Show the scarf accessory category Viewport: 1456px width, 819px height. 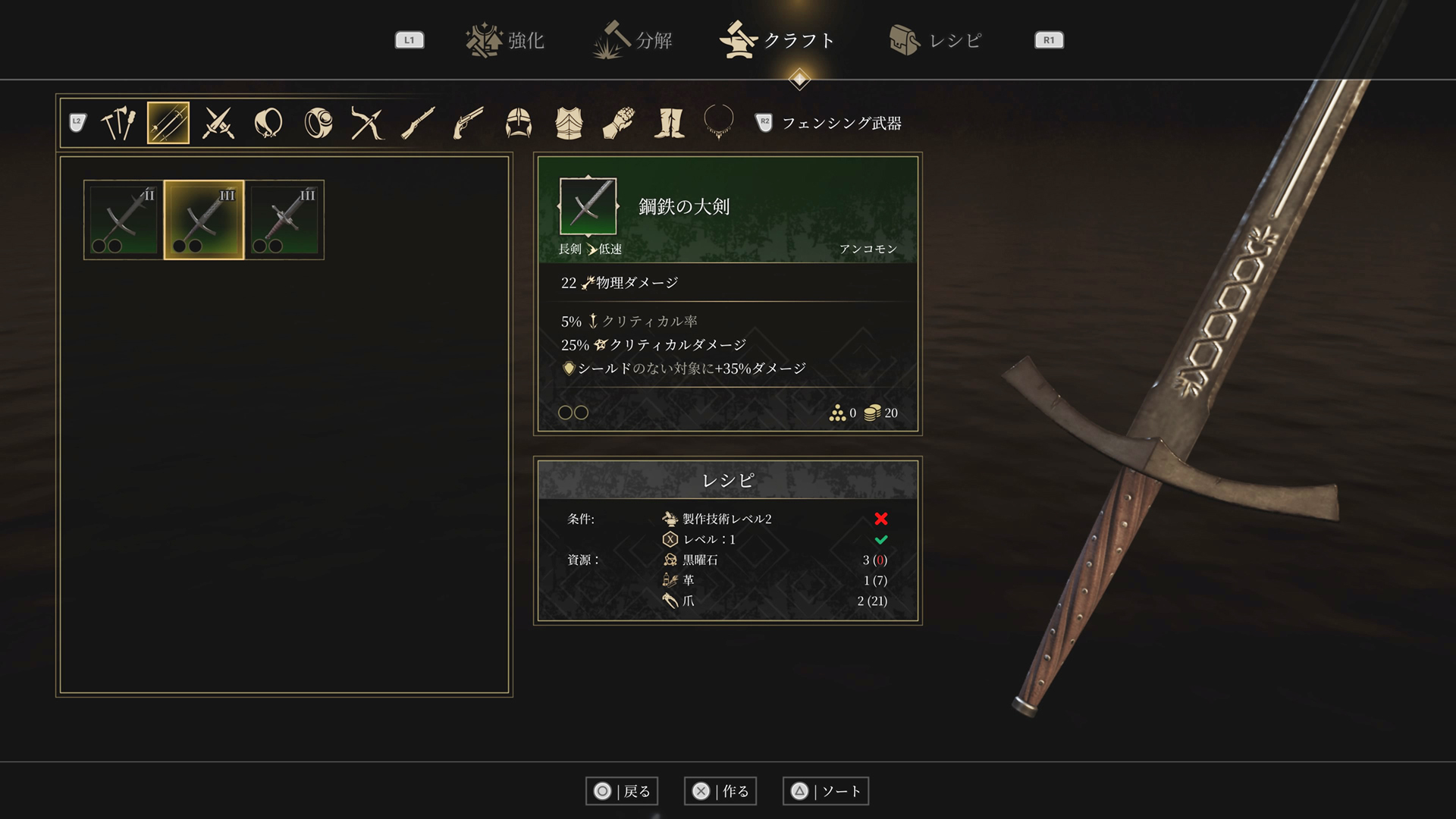[x=268, y=123]
